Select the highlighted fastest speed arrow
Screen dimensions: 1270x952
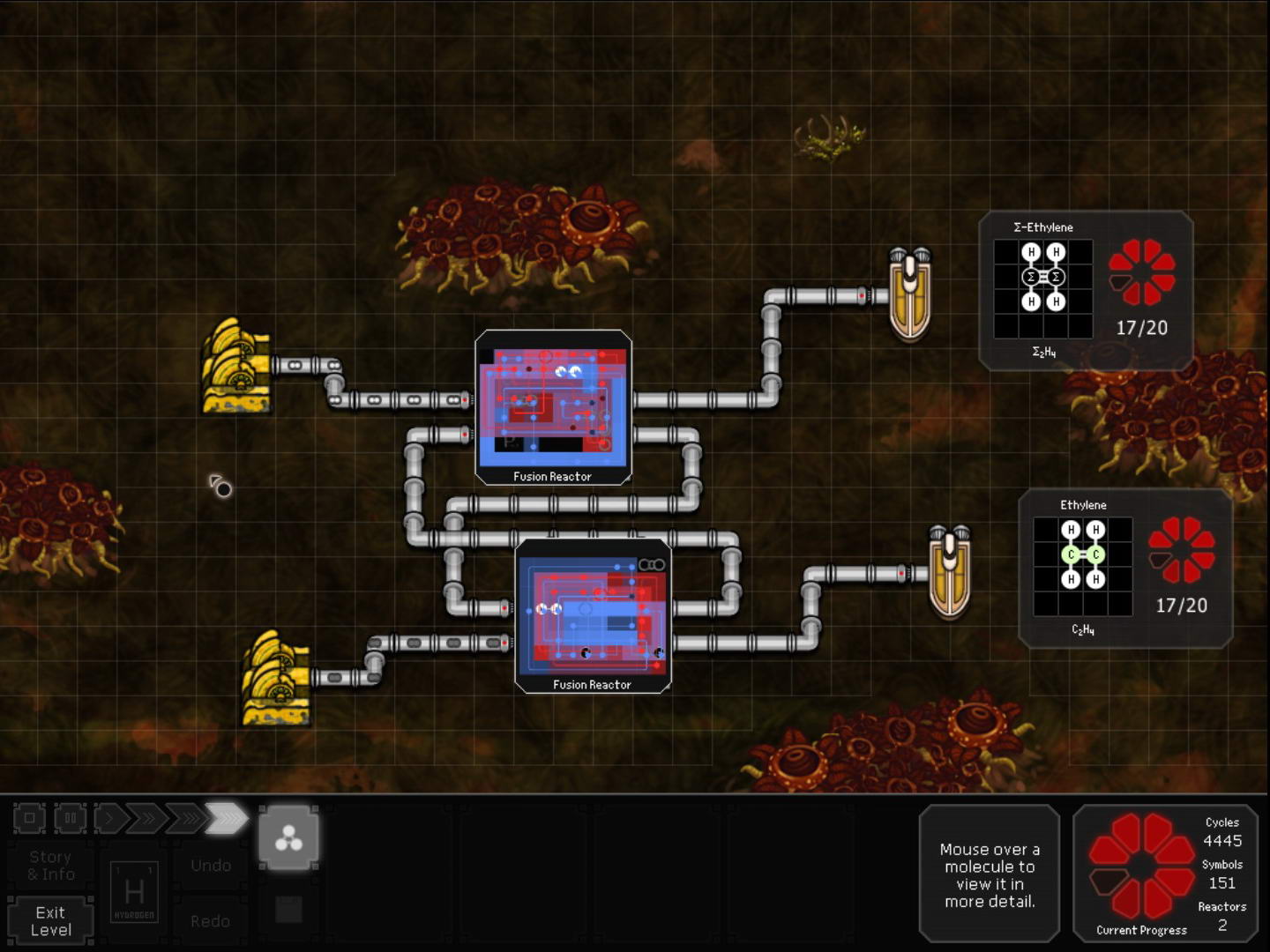(227, 818)
